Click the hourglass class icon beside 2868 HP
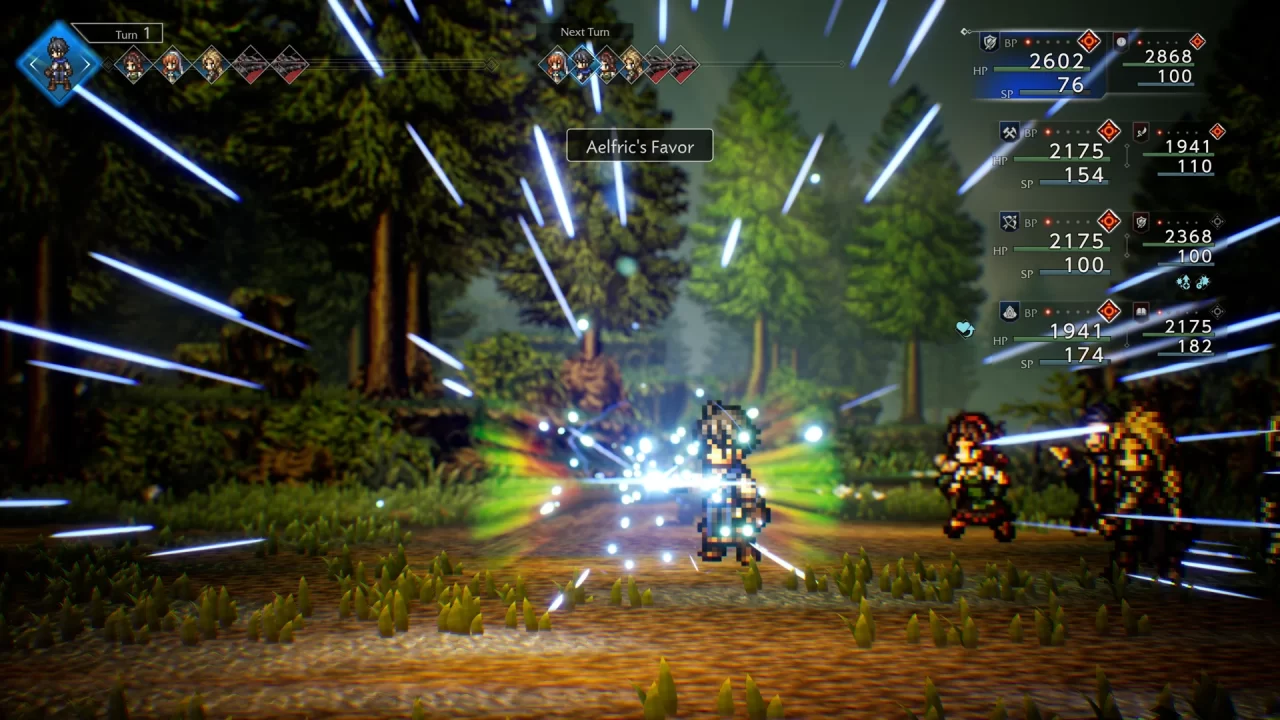1280x720 pixels. click(x=1120, y=43)
